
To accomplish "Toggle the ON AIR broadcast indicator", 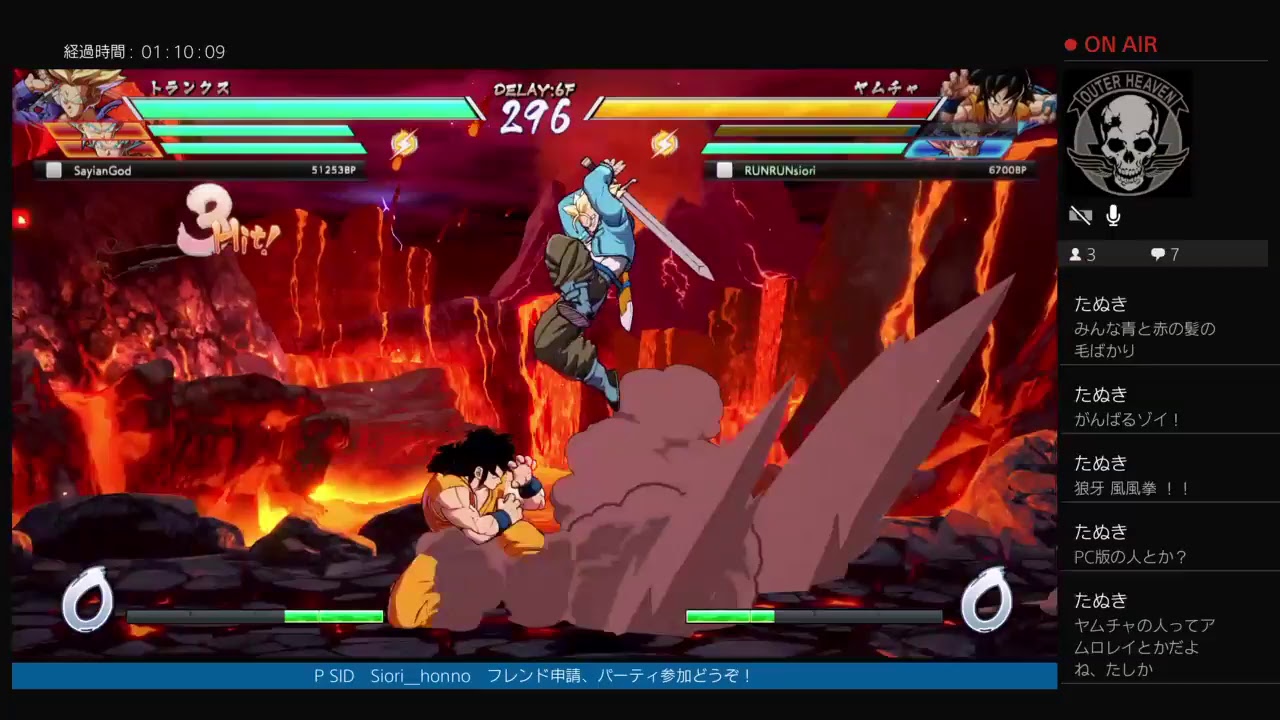I will click(1113, 44).
